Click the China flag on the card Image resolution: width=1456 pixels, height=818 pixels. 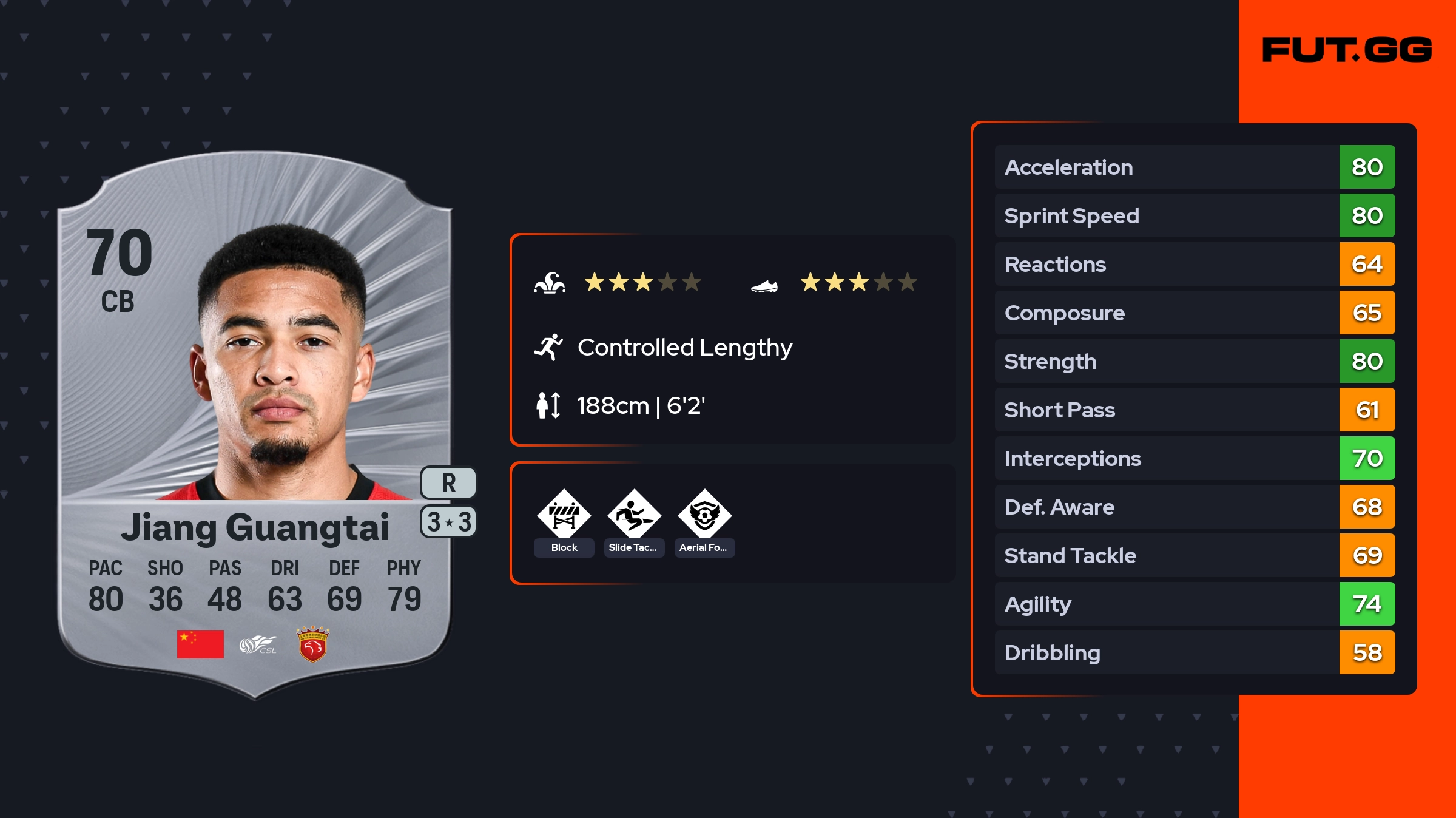point(200,644)
